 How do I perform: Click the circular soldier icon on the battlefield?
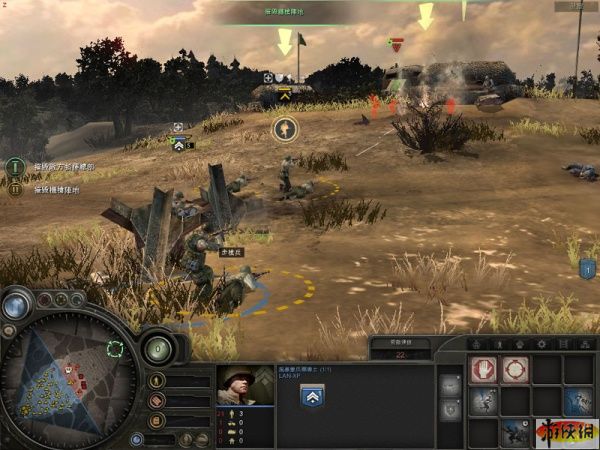[x=284, y=128]
